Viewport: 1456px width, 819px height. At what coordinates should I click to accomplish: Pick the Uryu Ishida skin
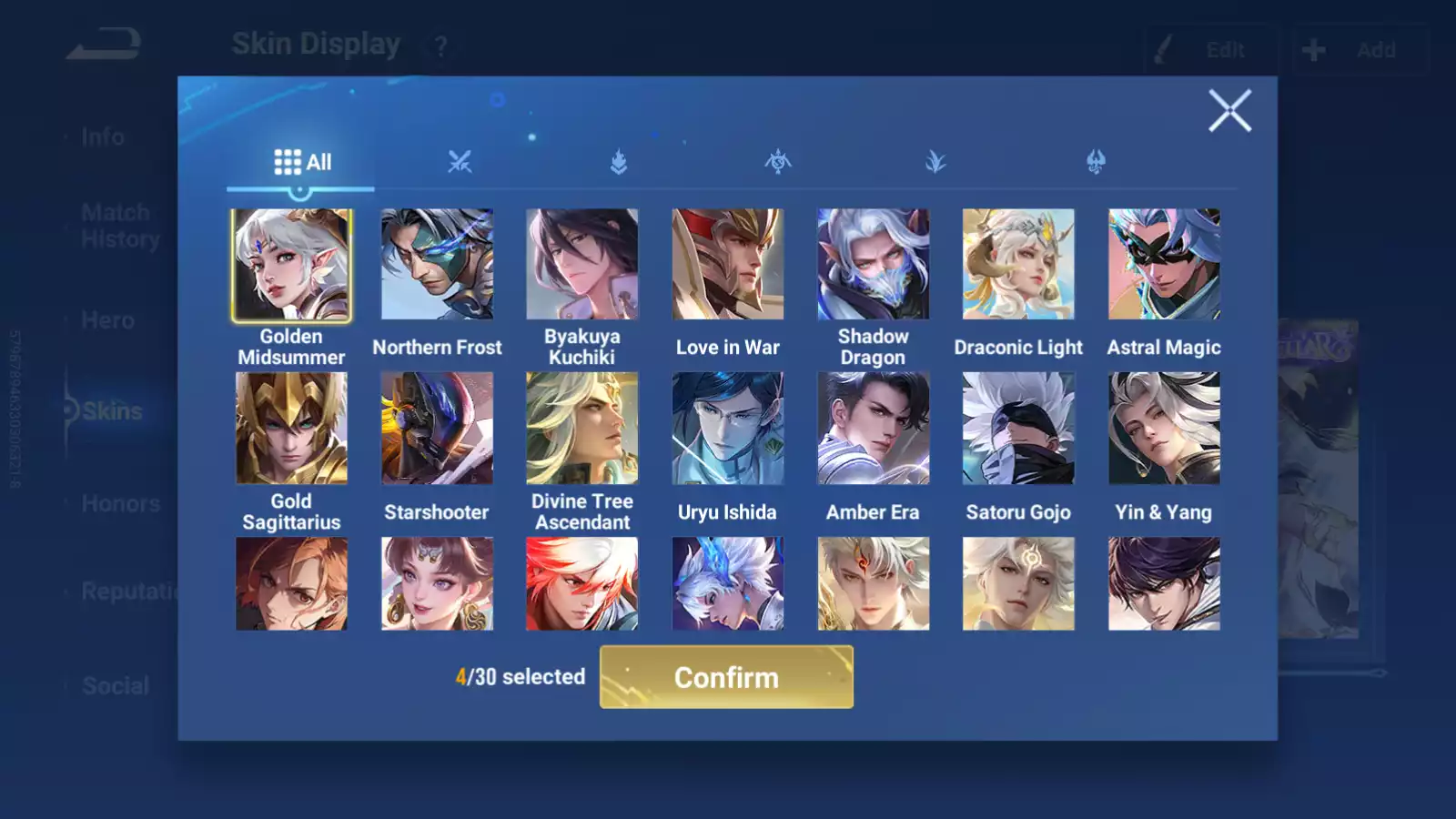coord(728,429)
